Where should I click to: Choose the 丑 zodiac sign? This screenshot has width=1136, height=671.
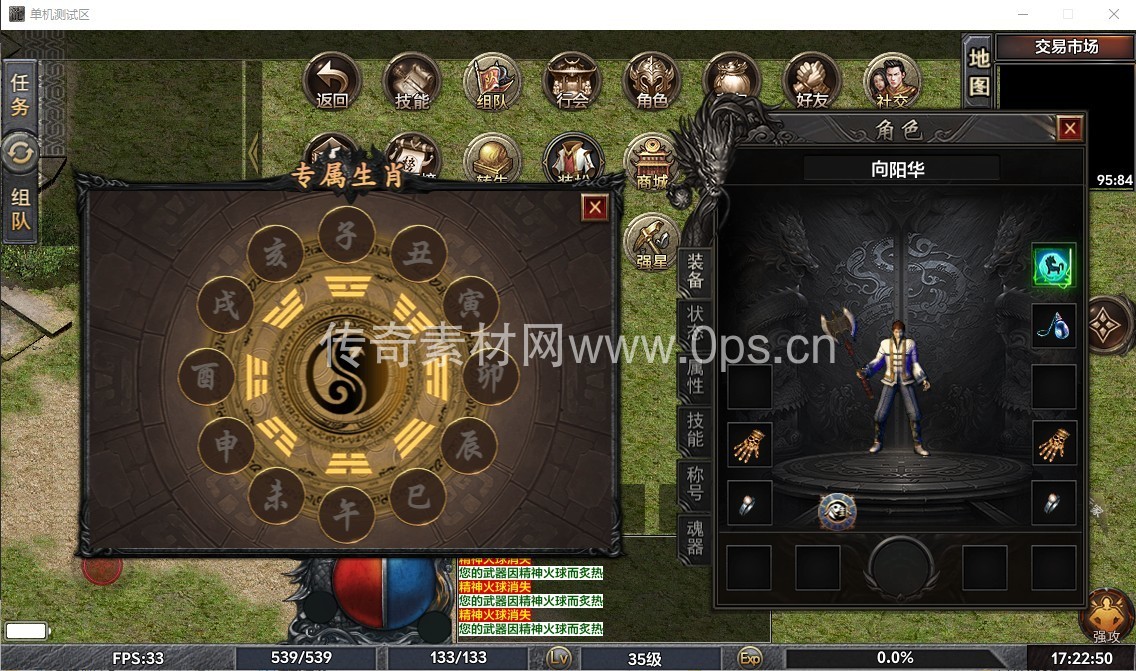click(x=418, y=254)
